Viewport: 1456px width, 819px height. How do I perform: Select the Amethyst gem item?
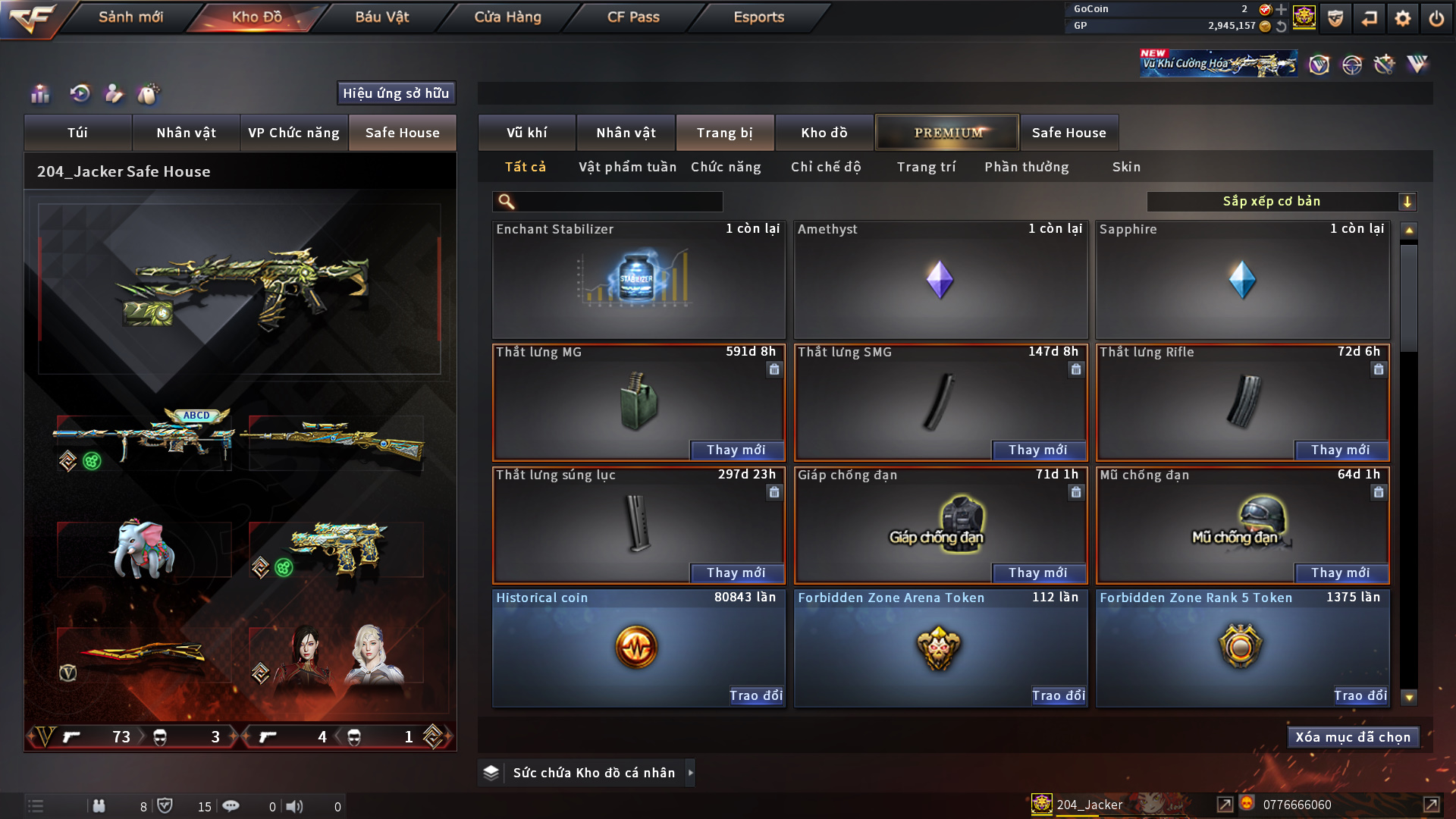pos(940,281)
